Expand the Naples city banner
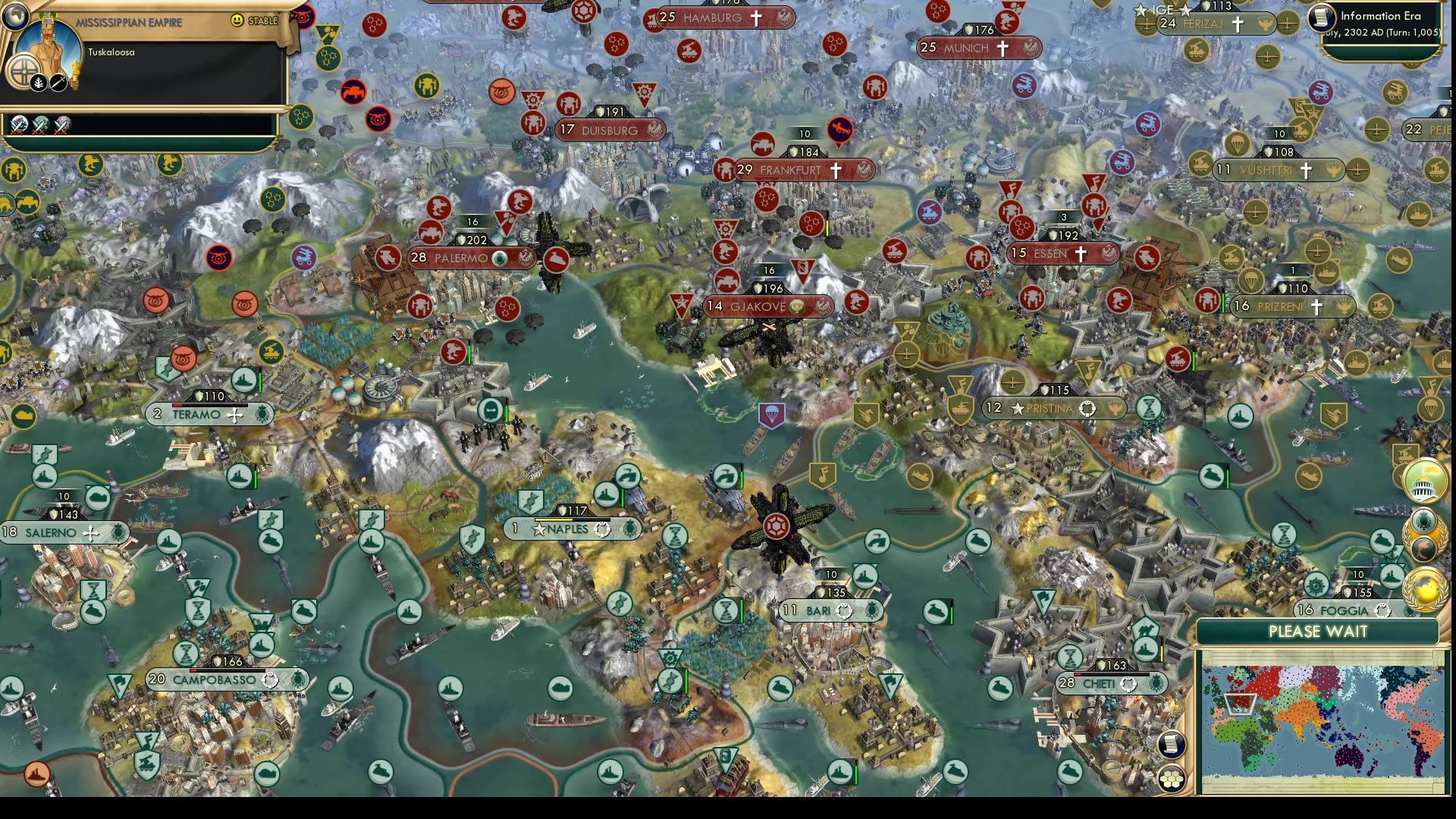The height and width of the screenshot is (819, 1456). 569,529
